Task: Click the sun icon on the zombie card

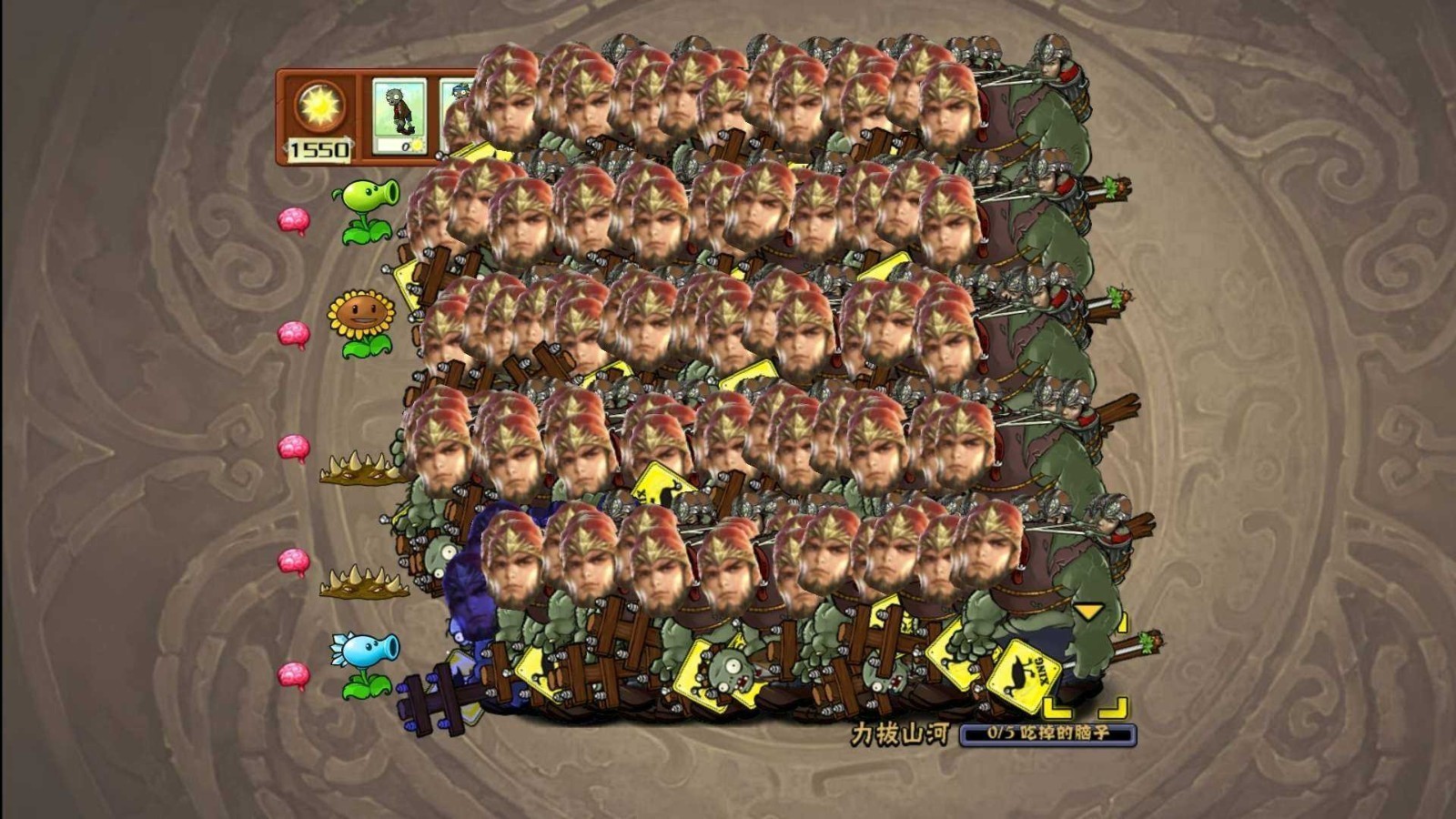Action: click(x=417, y=147)
